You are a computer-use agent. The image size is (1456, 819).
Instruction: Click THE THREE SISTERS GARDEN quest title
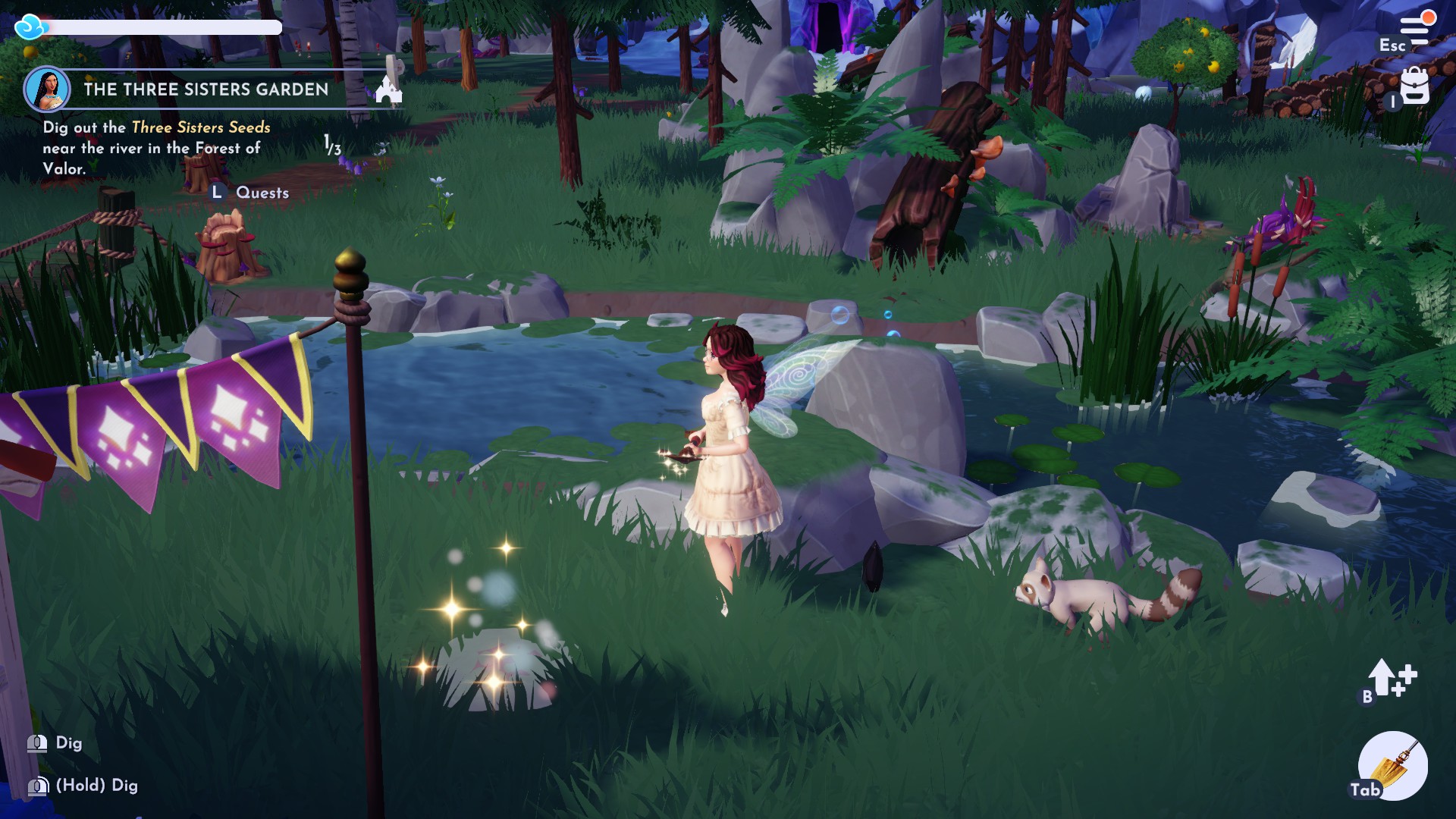point(206,90)
